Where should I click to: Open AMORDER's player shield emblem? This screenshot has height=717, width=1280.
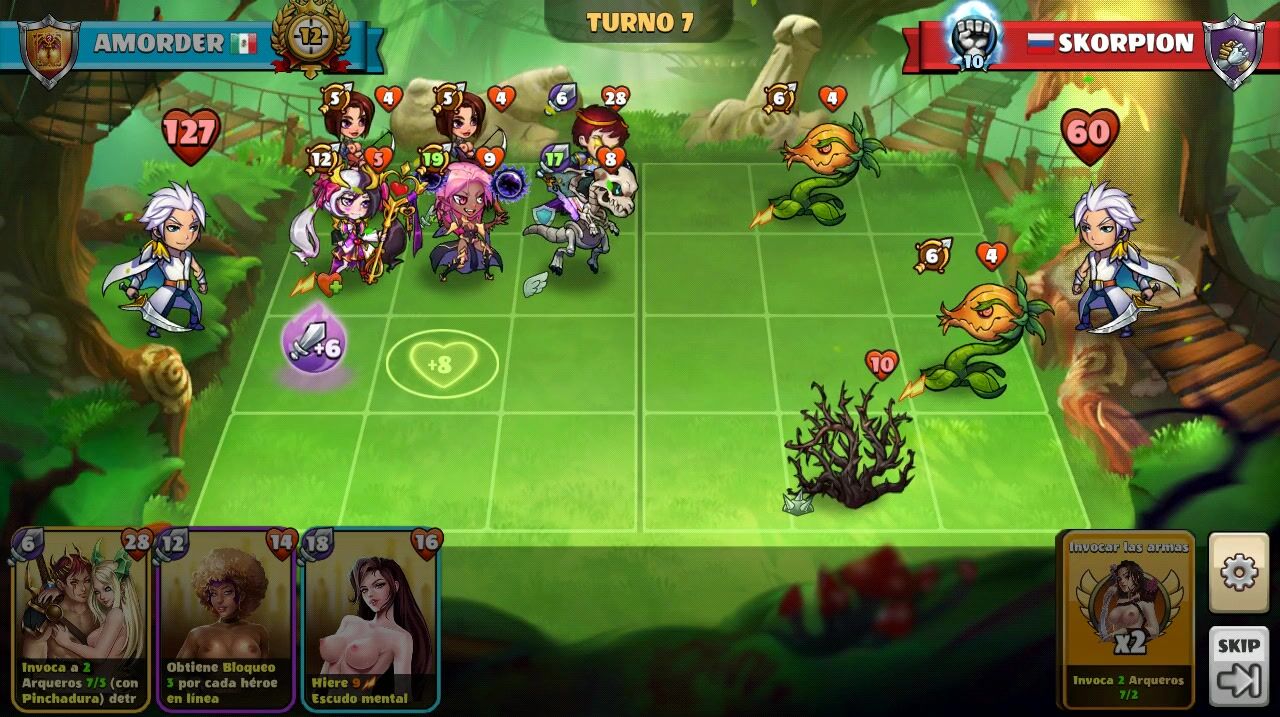pos(49,48)
